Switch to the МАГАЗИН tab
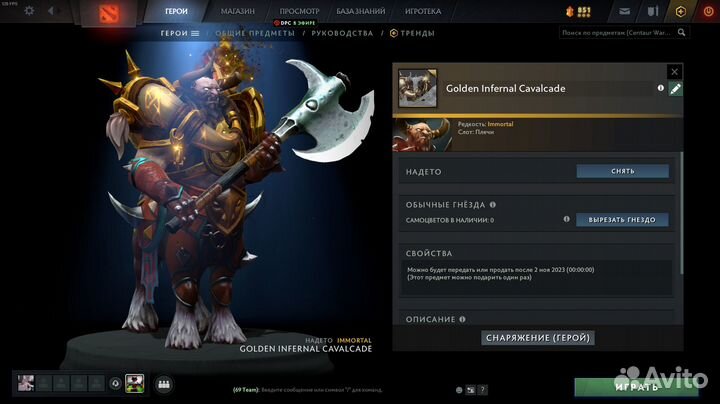The image size is (720, 404). [238, 10]
